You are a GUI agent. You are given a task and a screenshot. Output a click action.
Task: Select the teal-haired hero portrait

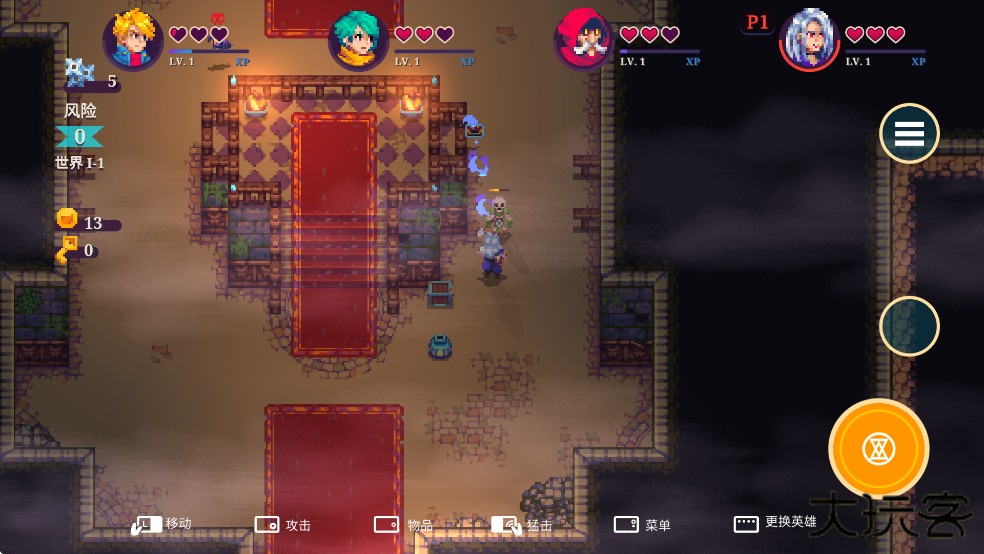click(x=358, y=41)
